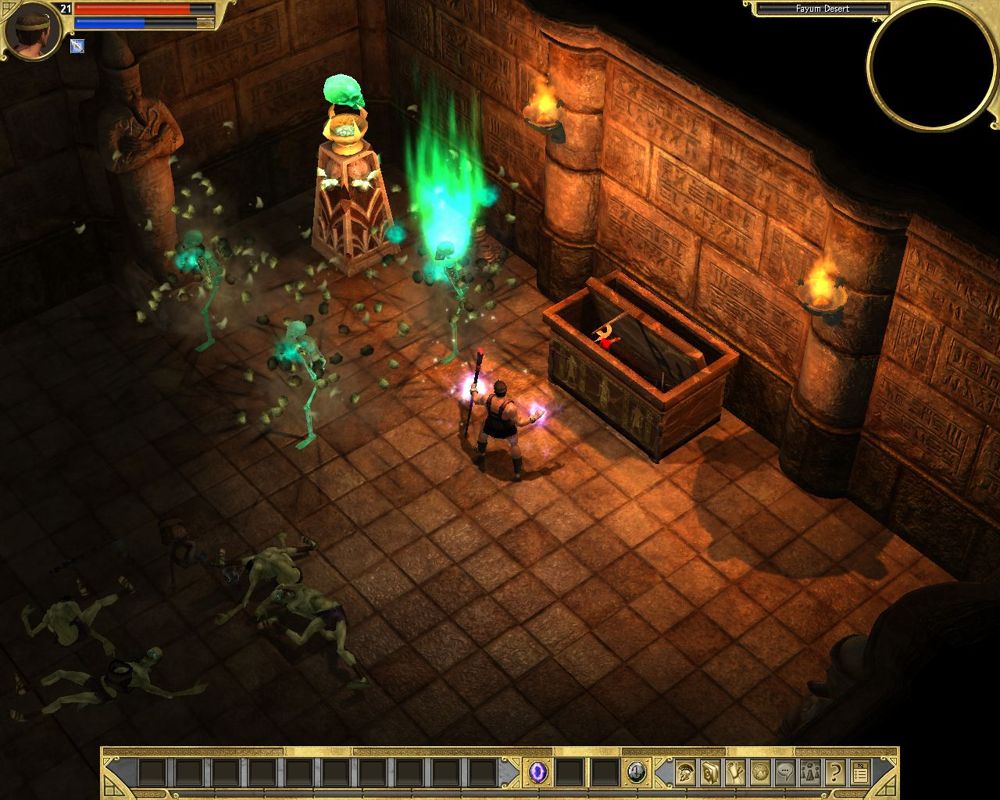Click the hero portrait
1000x800 pixels.
pyautogui.click(x=29, y=28)
